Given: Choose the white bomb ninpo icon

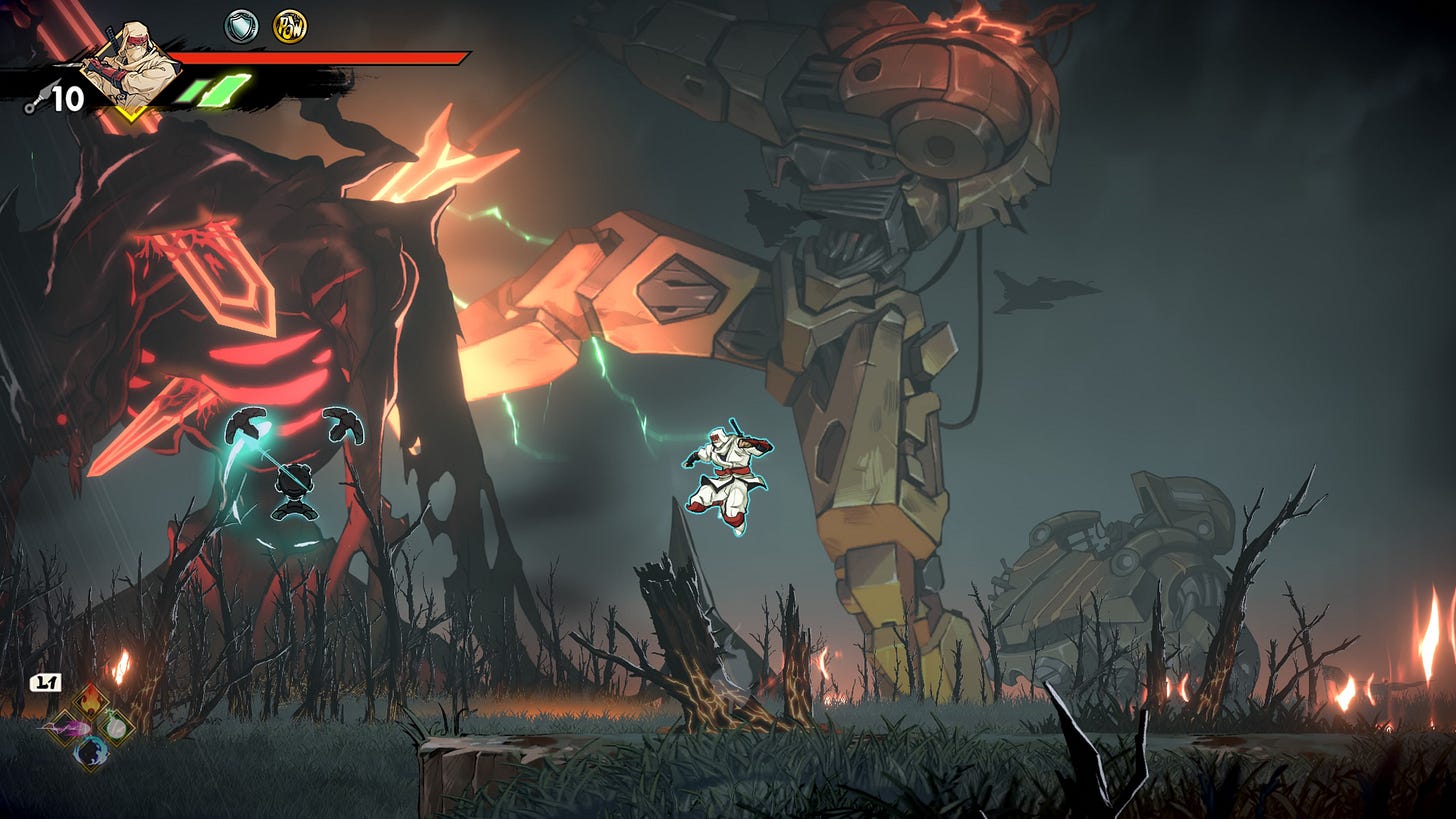Looking at the screenshot, I should click(x=117, y=726).
